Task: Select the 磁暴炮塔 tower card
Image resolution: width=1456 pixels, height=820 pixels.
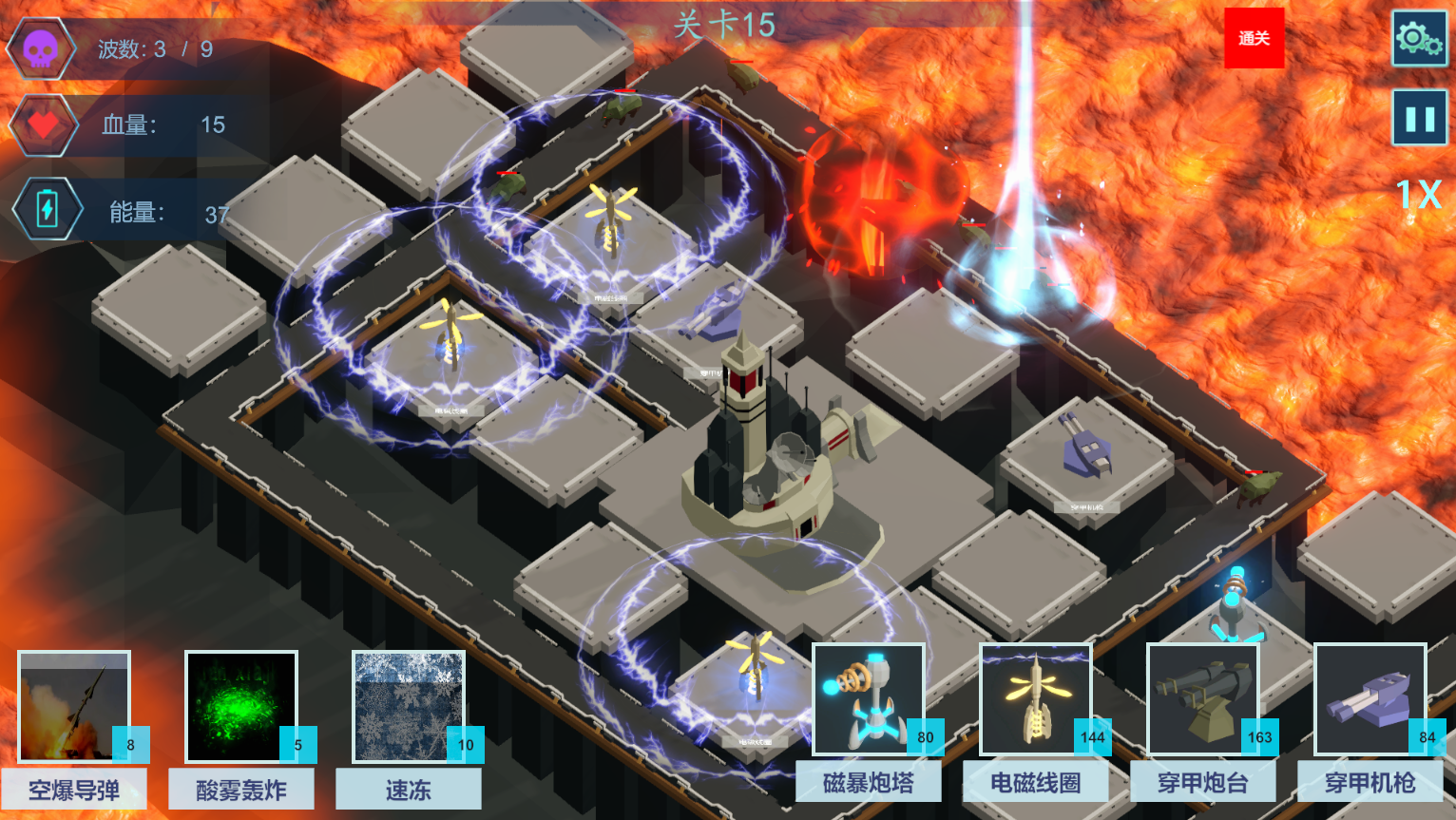Action: coord(869,700)
